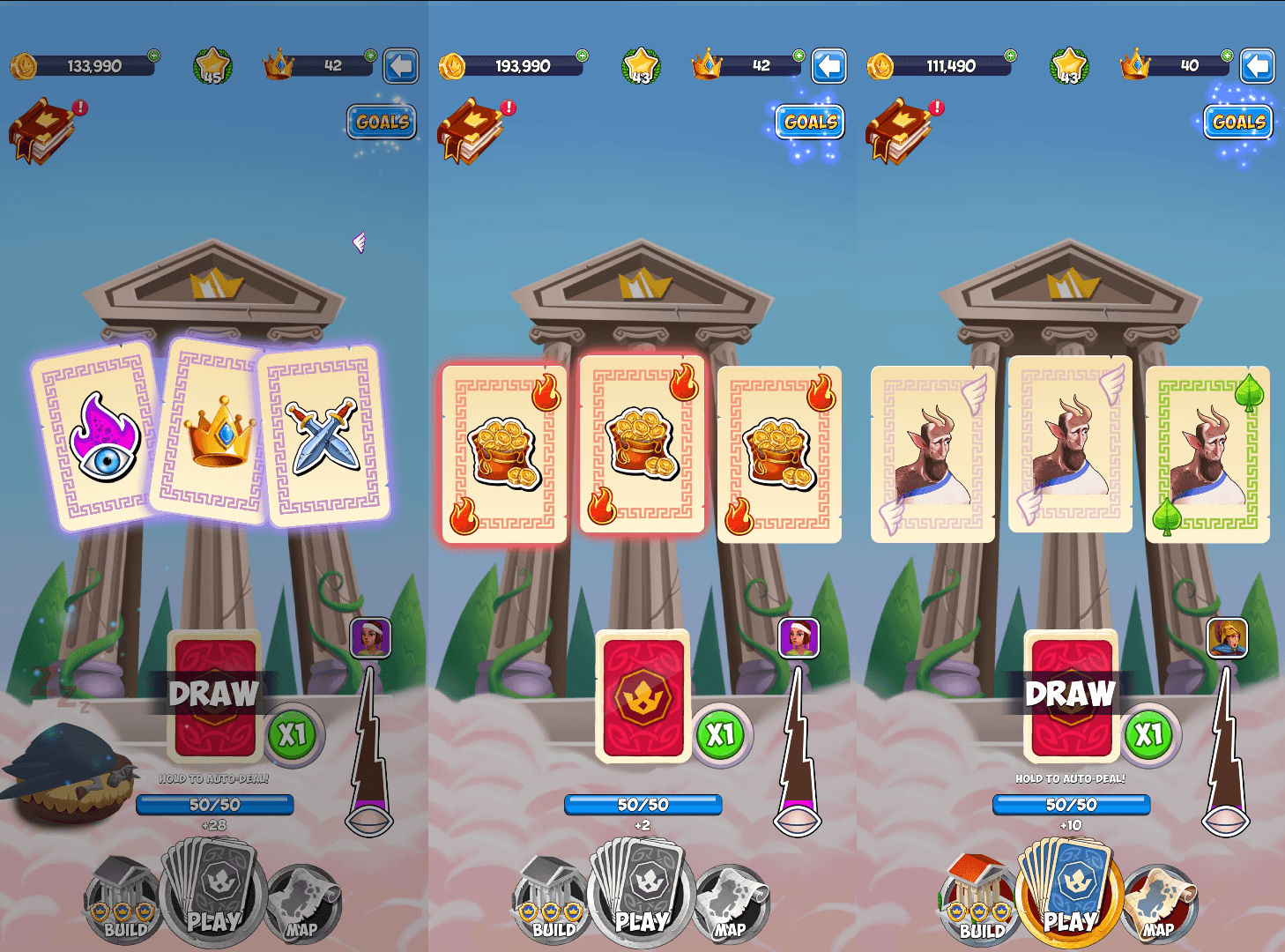Image resolution: width=1285 pixels, height=952 pixels.
Task: Open the level 45 star badge
Action: coord(212,66)
